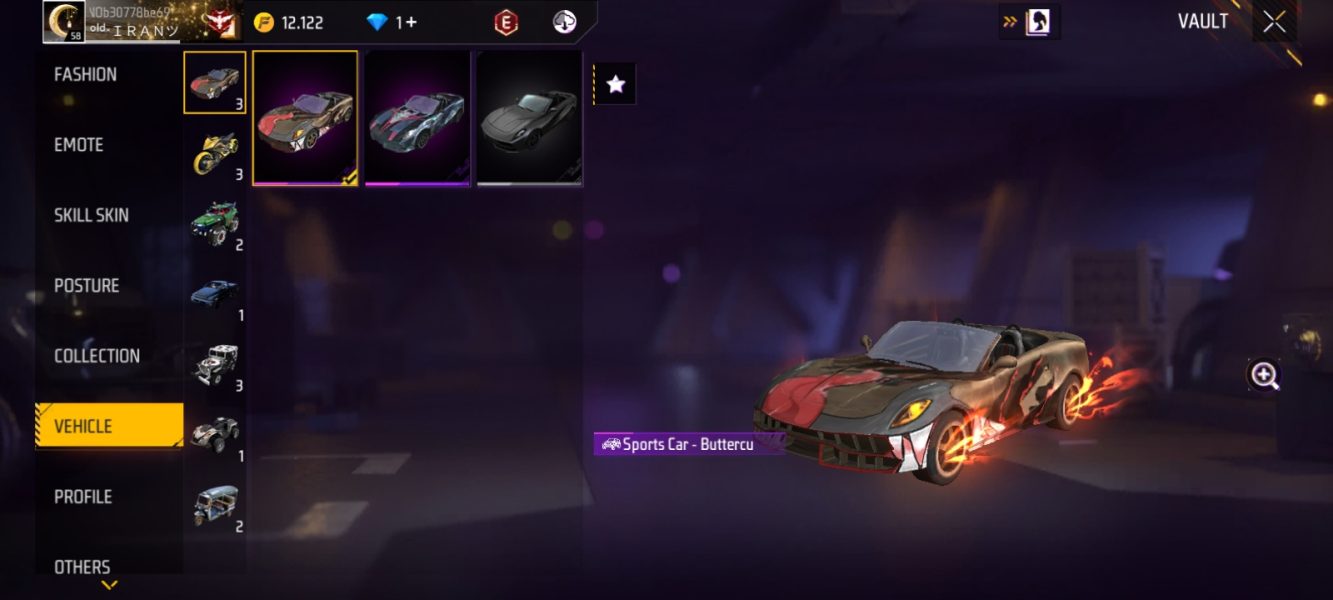Open the Posture category

(x=87, y=286)
